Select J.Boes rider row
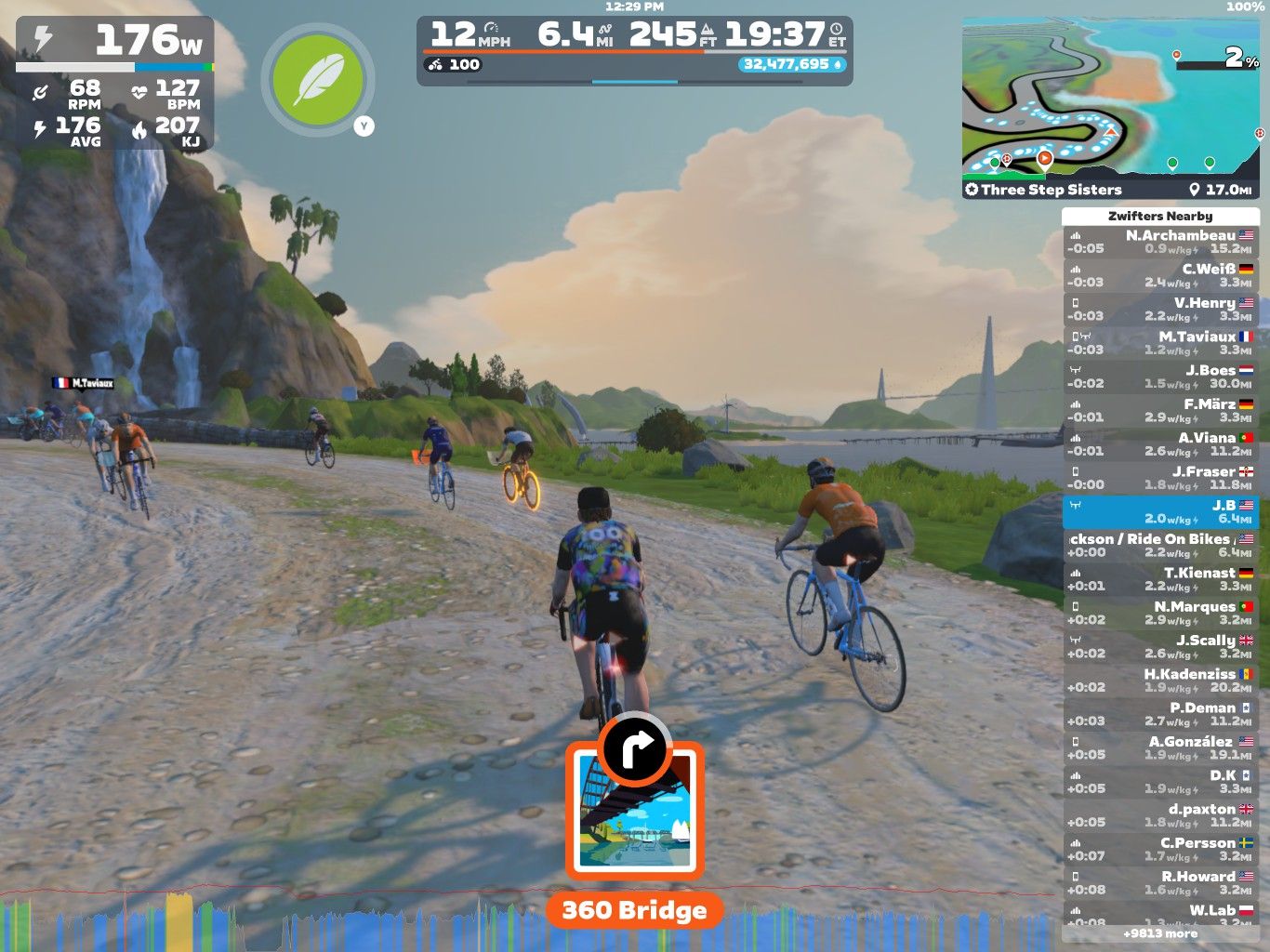 (x=1160, y=377)
